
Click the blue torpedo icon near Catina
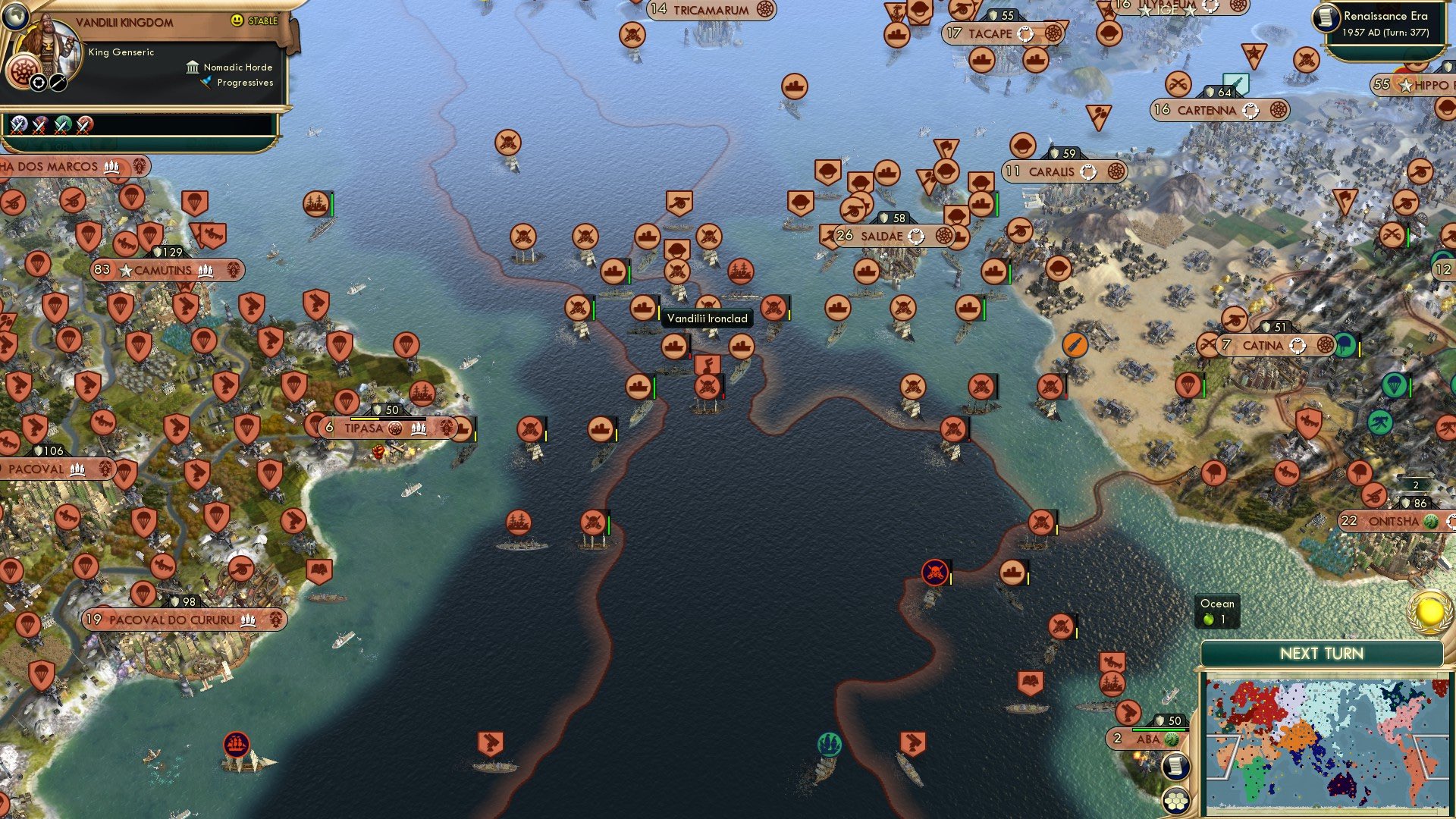1076,346
